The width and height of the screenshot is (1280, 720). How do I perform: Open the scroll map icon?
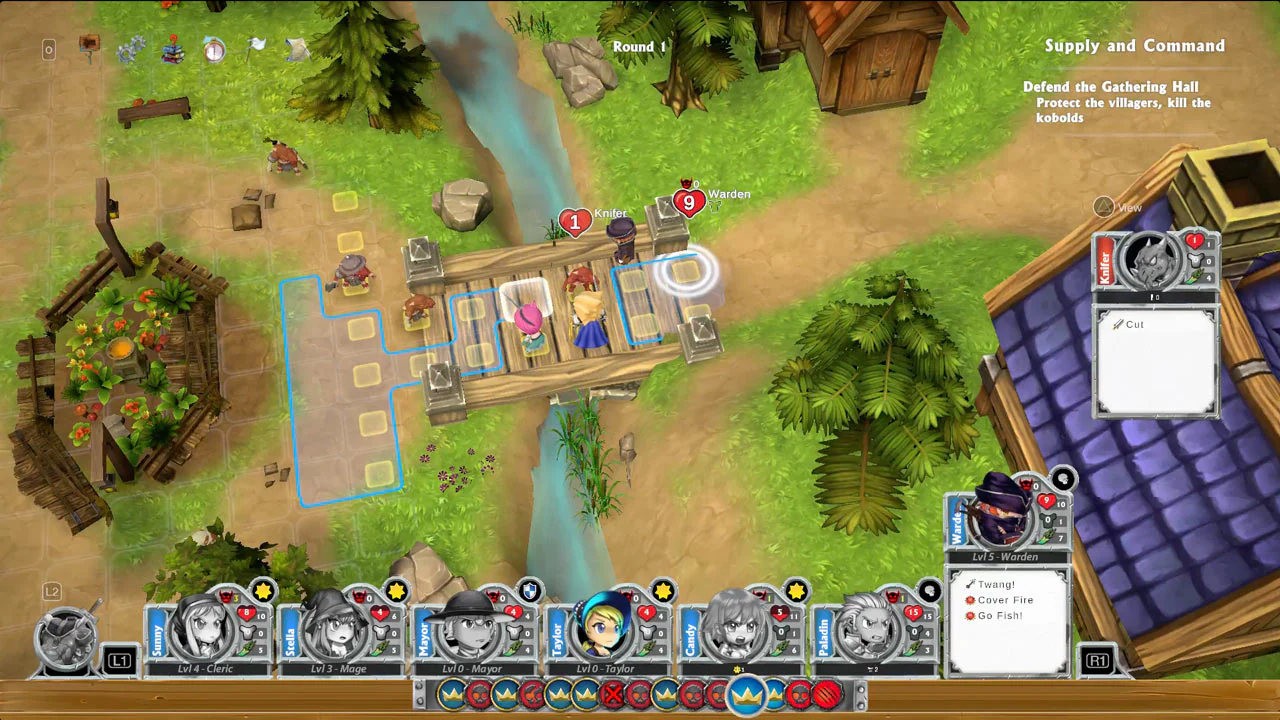click(x=297, y=50)
